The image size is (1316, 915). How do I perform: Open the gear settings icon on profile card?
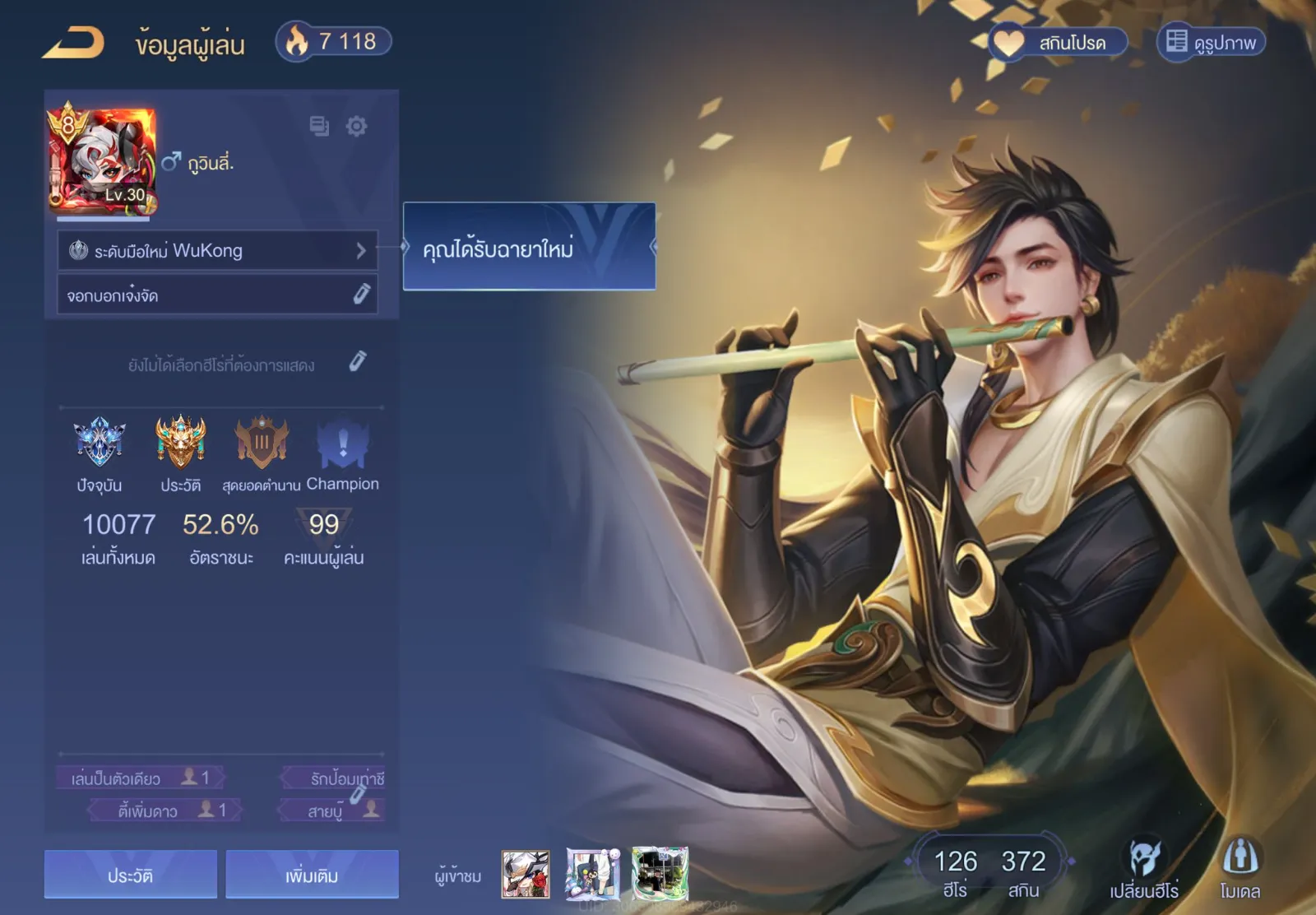pyautogui.click(x=356, y=126)
